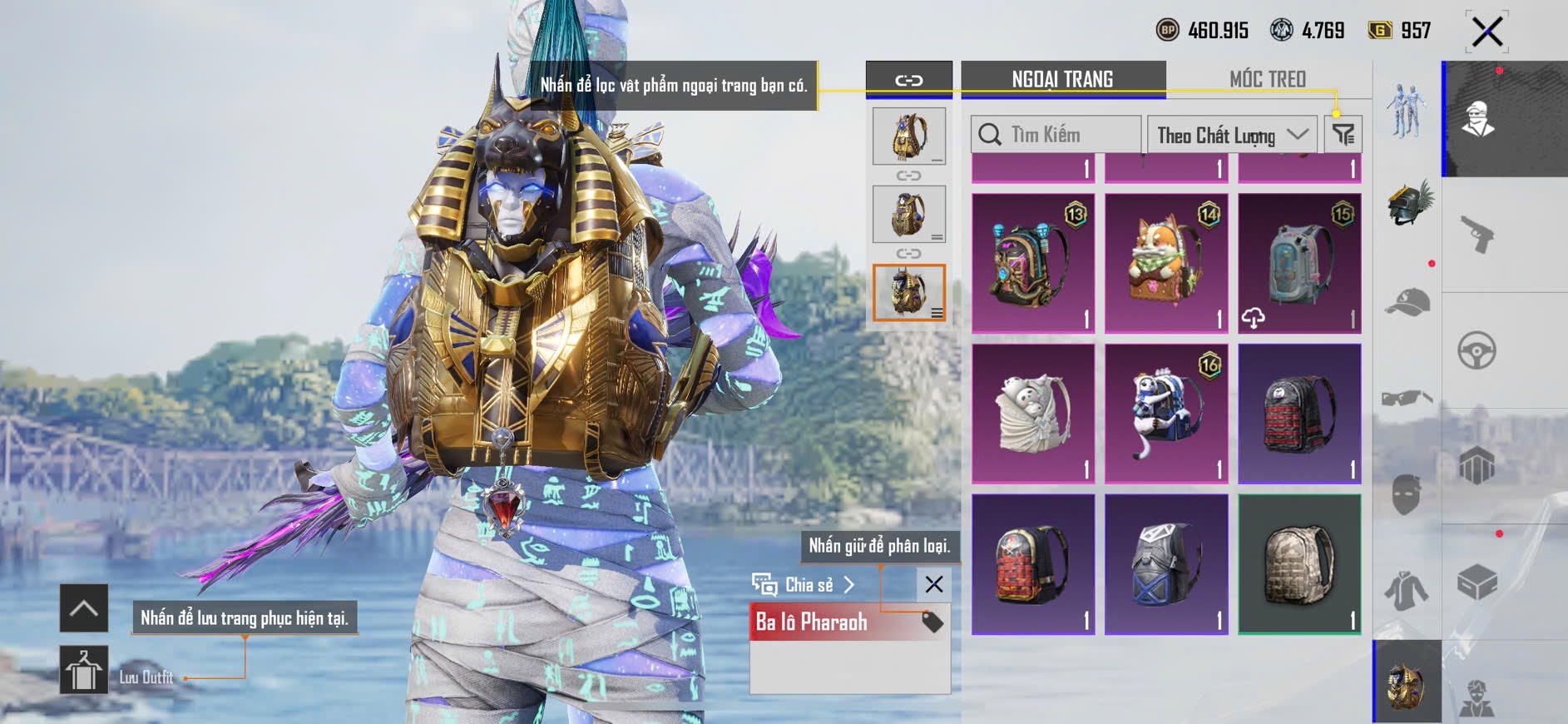
Task: Dismiss the Ba lô Pharaoh item tooltip
Action: (933, 584)
